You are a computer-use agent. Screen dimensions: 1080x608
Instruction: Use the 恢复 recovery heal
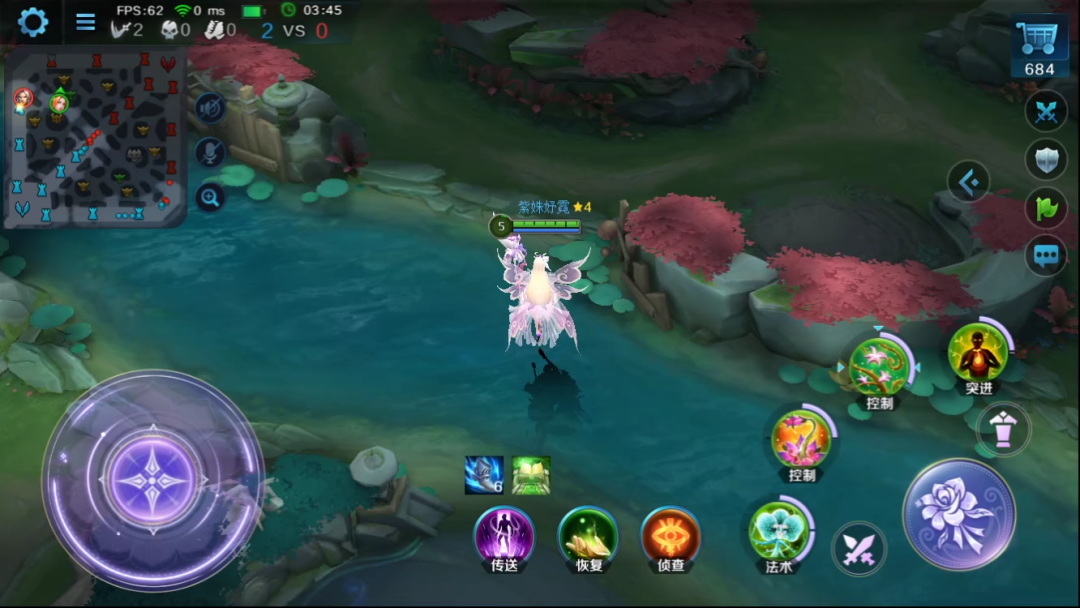[587, 535]
